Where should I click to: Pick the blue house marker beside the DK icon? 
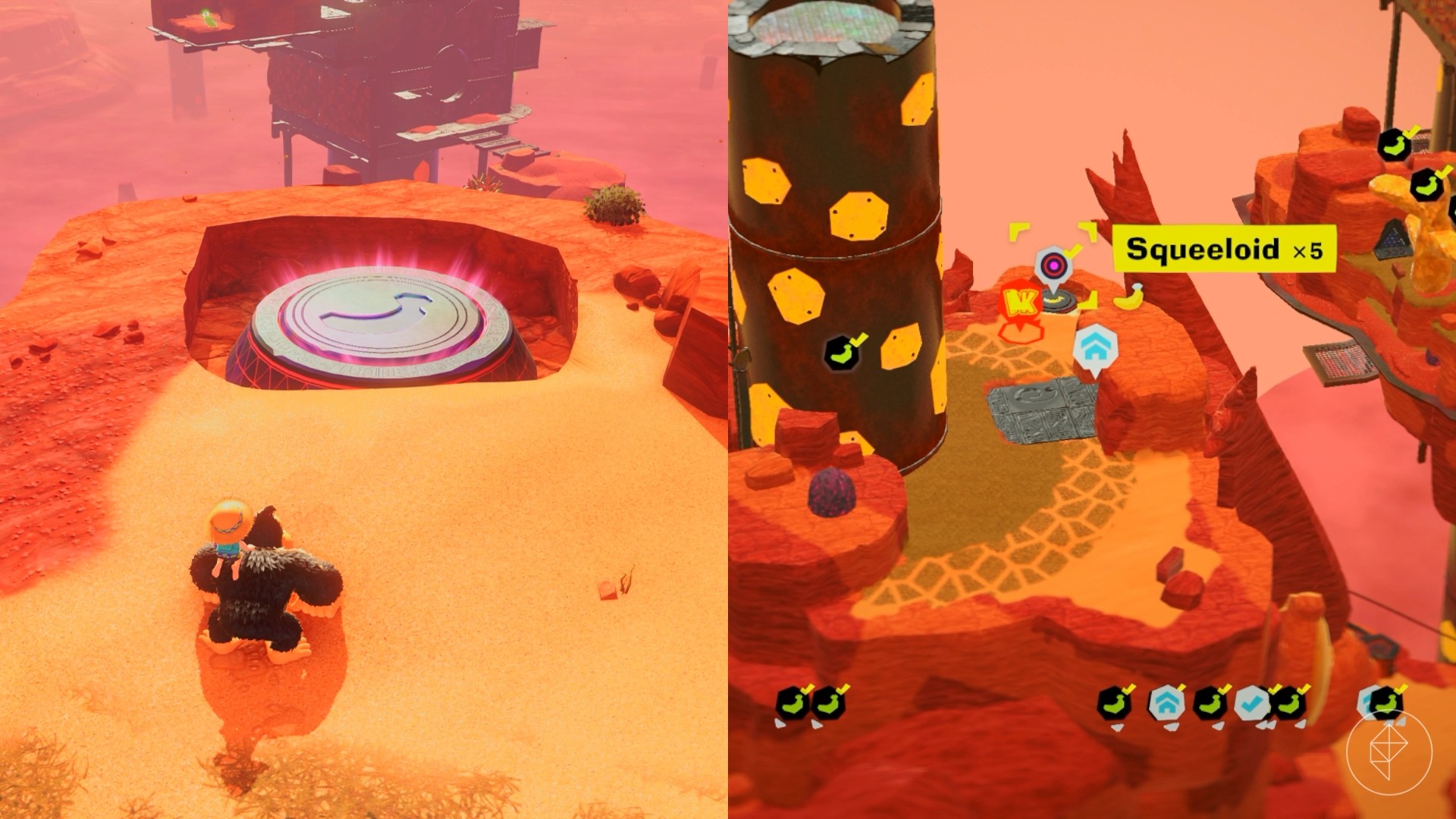point(1094,348)
